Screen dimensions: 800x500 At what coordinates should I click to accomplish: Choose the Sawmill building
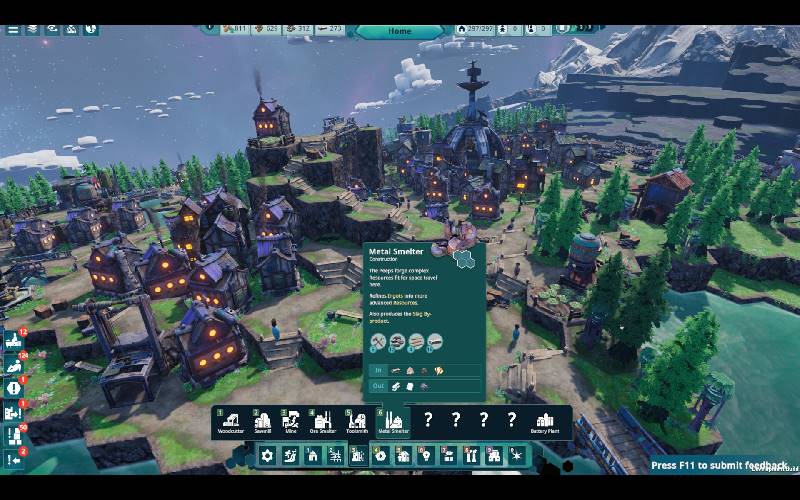click(263, 421)
